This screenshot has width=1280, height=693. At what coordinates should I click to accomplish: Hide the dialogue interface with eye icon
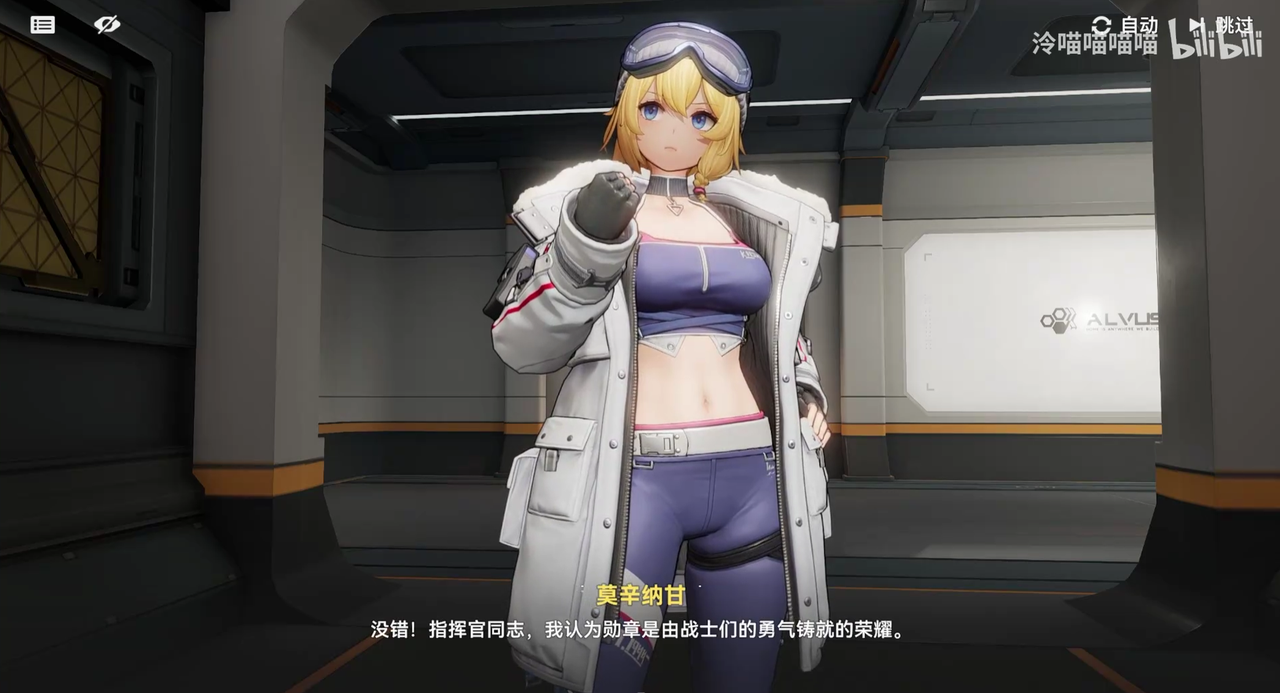click(107, 25)
